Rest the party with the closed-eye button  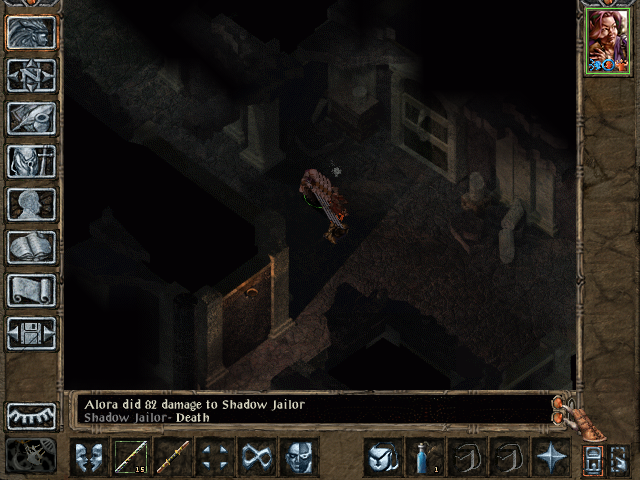point(32,415)
